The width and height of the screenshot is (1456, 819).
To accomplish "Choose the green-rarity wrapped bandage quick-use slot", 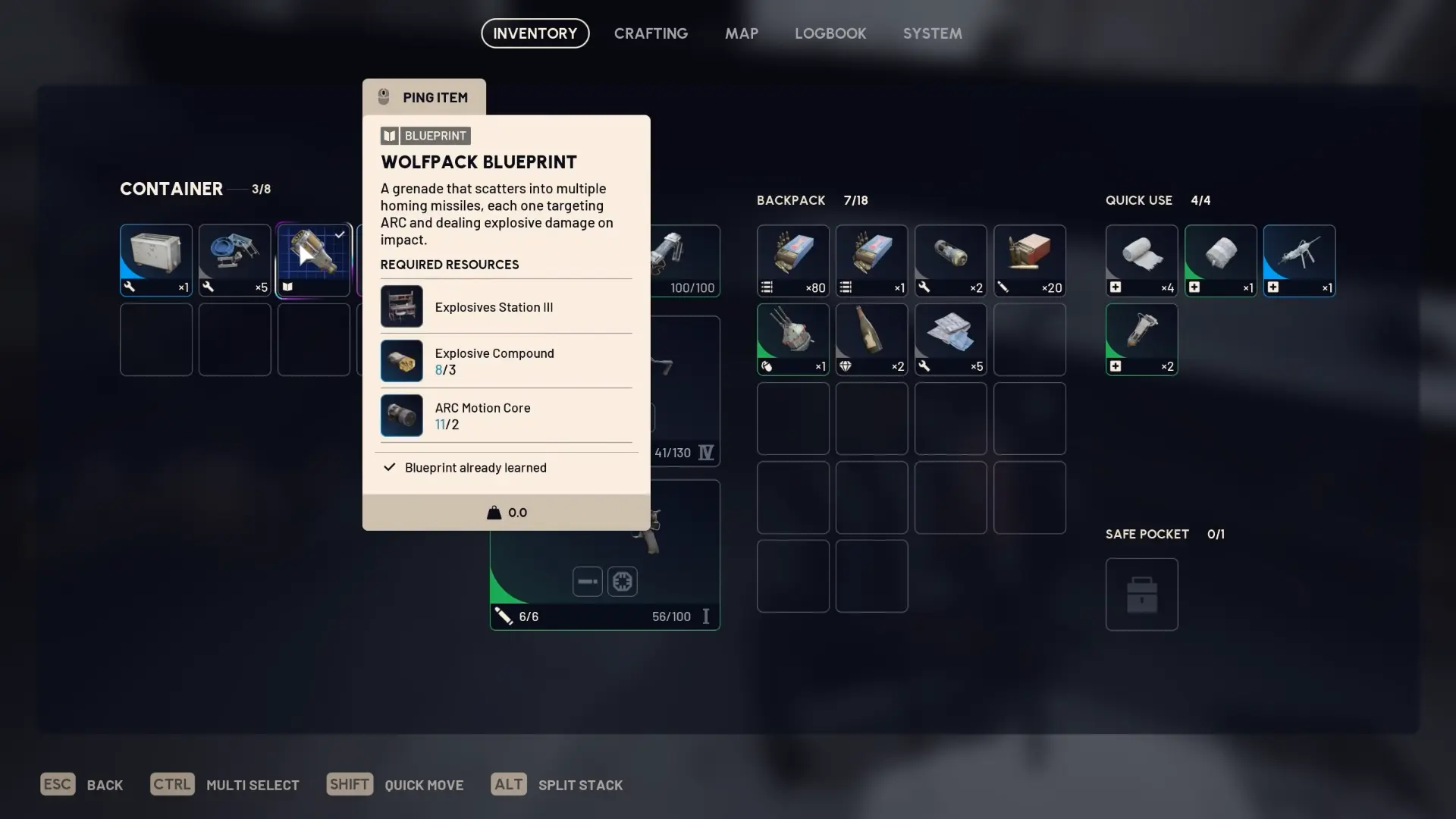I will 1220,260.
